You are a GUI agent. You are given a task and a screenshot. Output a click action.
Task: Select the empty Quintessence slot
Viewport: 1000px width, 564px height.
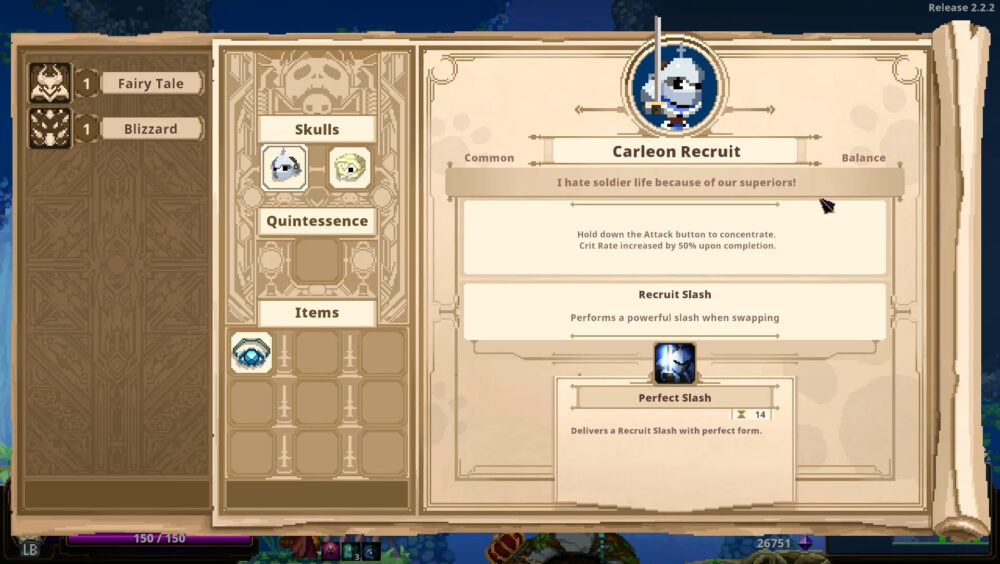316,262
